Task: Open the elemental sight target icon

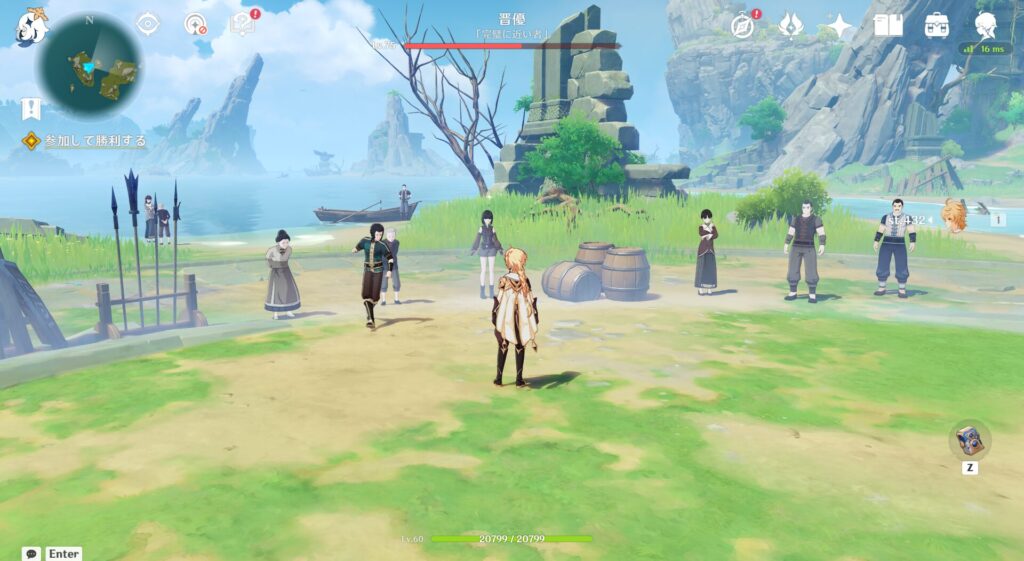Action: pyautogui.click(x=195, y=24)
